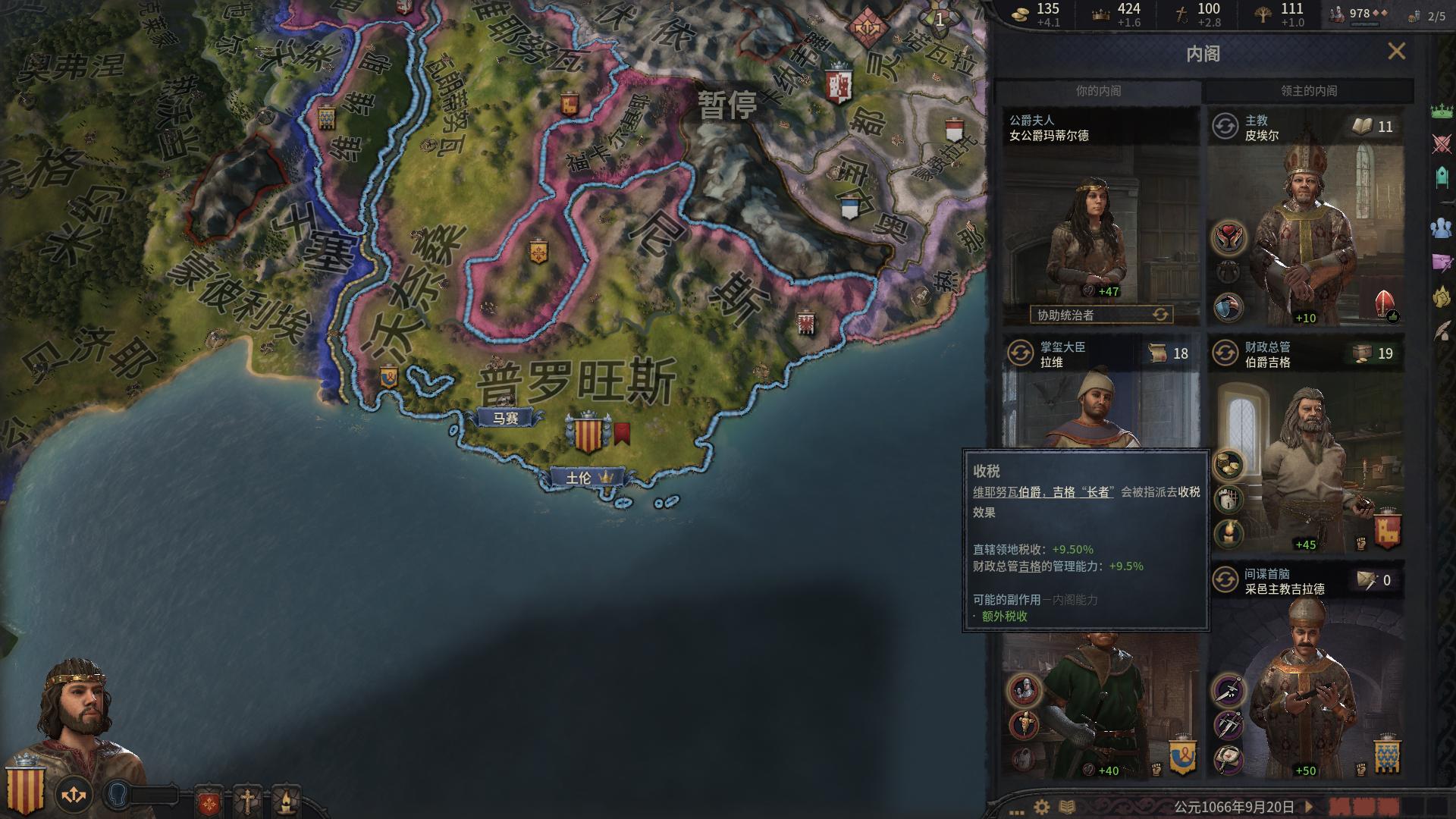This screenshot has width=1456, height=819.
Task: Reassign the 财政总管 steward position
Action: 1225,353
